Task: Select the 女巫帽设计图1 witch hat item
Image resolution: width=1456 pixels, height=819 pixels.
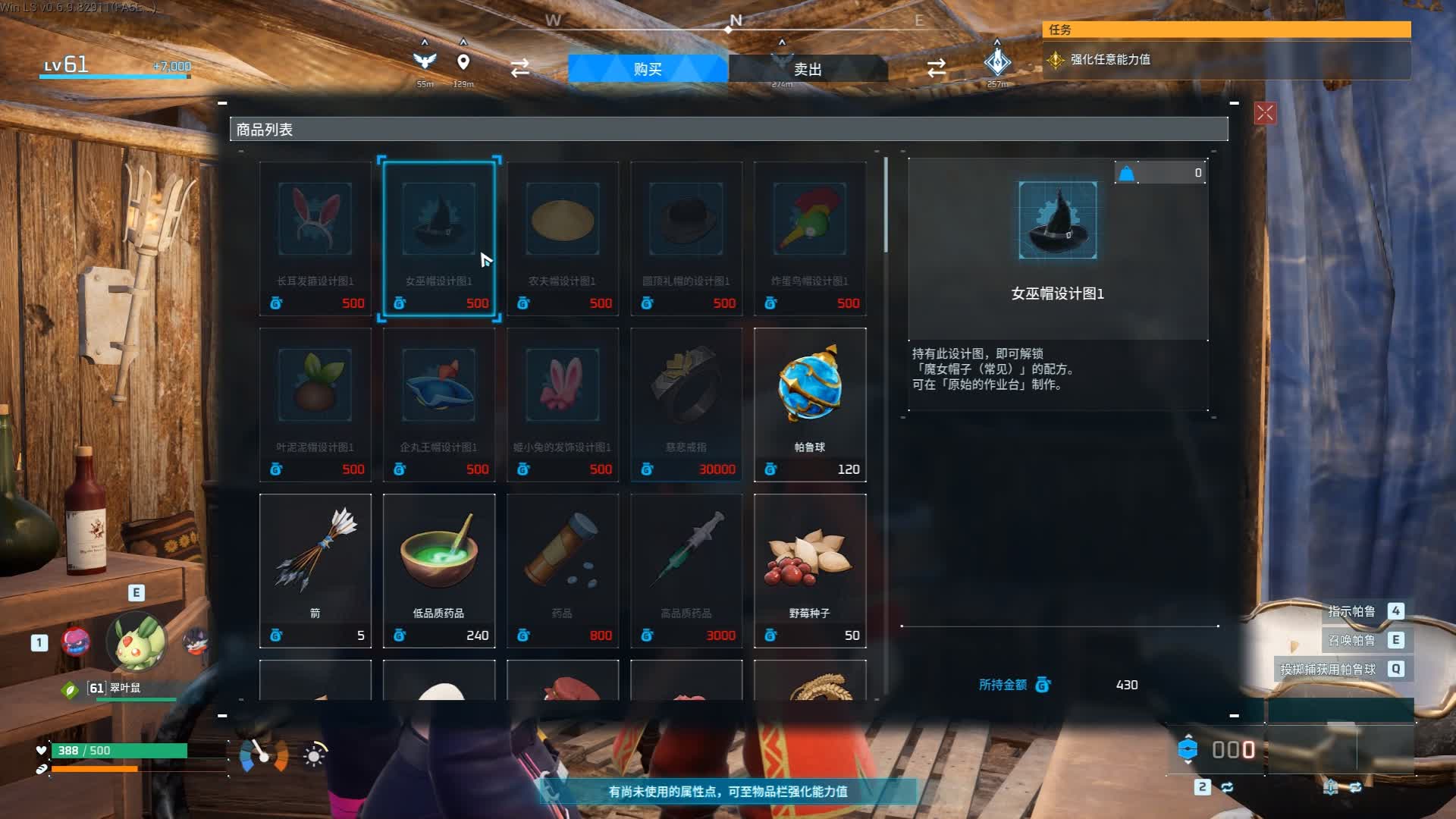Action: [x=438, y=238]
